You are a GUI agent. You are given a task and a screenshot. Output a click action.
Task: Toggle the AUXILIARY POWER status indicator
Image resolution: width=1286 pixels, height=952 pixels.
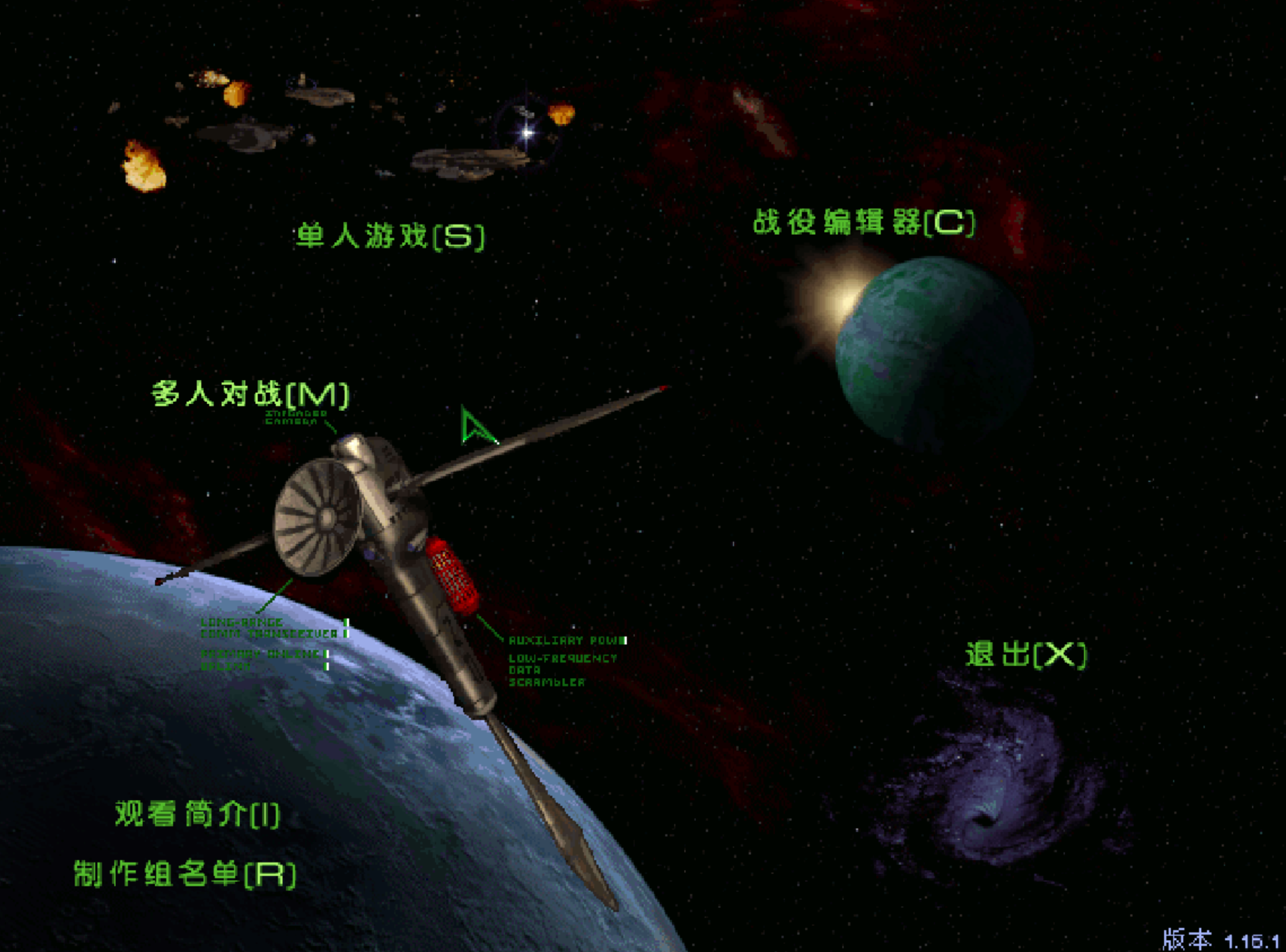tap(625, 641)
